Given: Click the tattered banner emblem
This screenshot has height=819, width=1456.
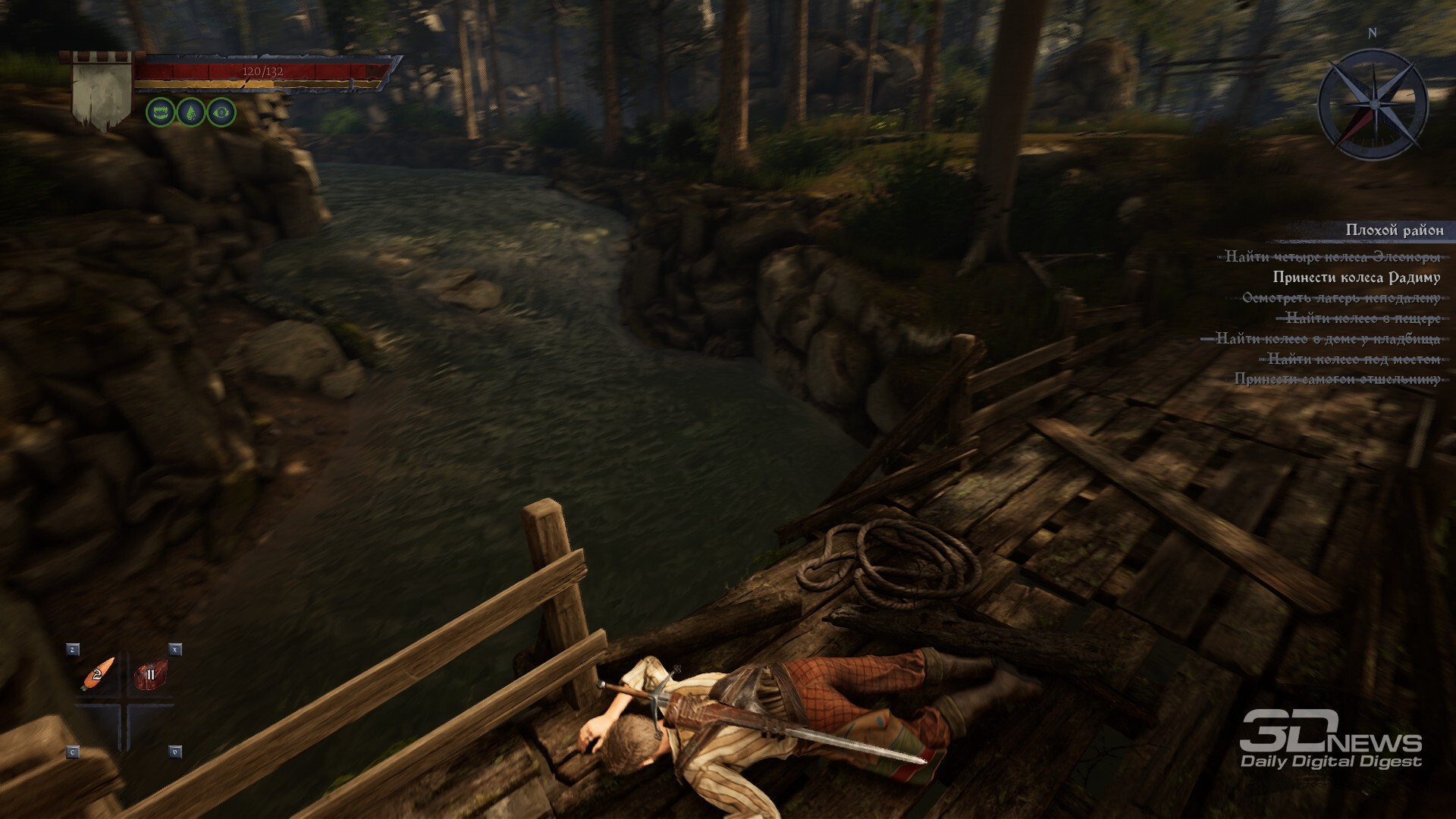Looking at the screenshot, I should coord(102,91).
